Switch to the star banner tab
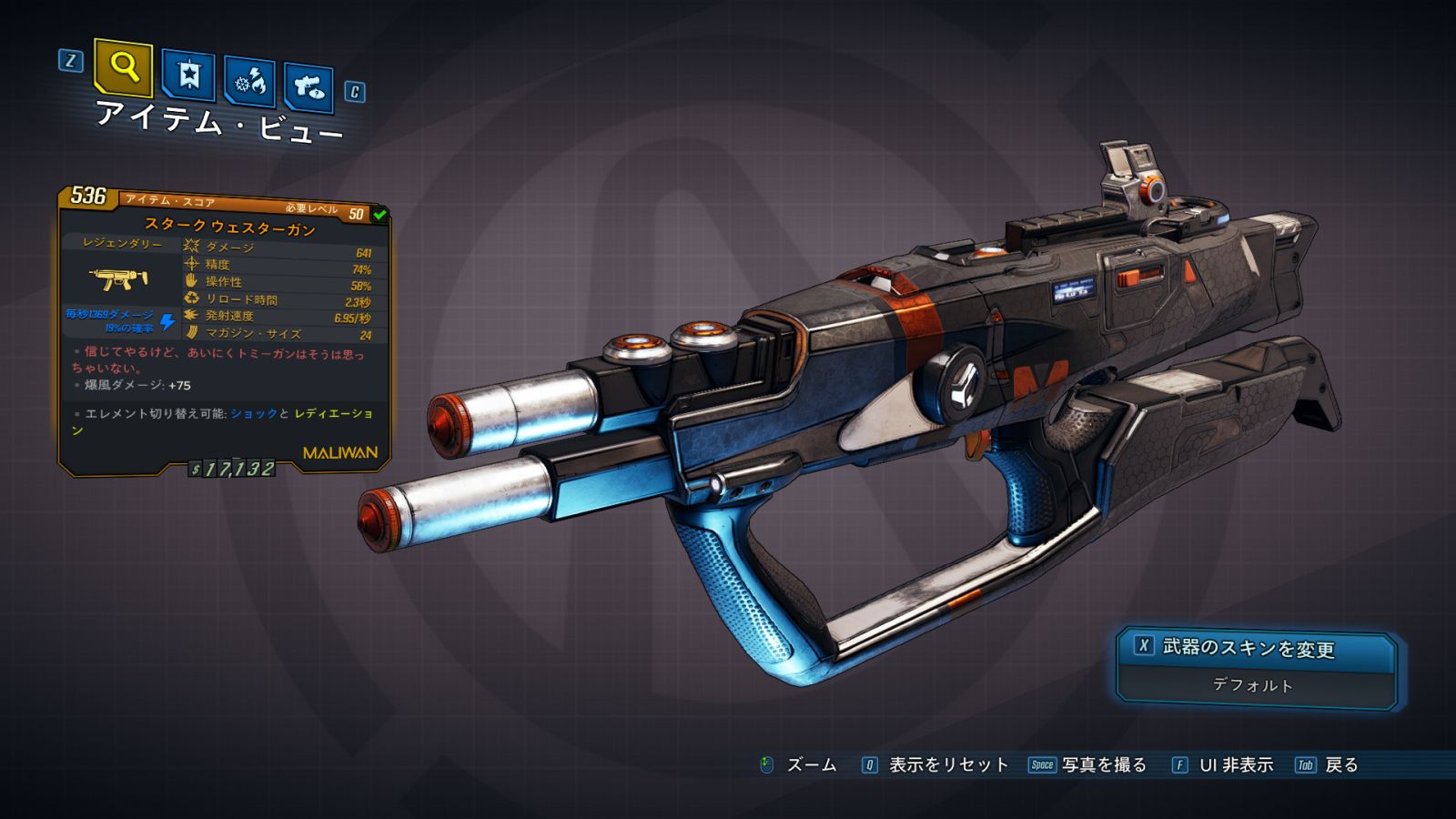The width and height of the screenshot is (1456, 819). [x=188, y=76]
